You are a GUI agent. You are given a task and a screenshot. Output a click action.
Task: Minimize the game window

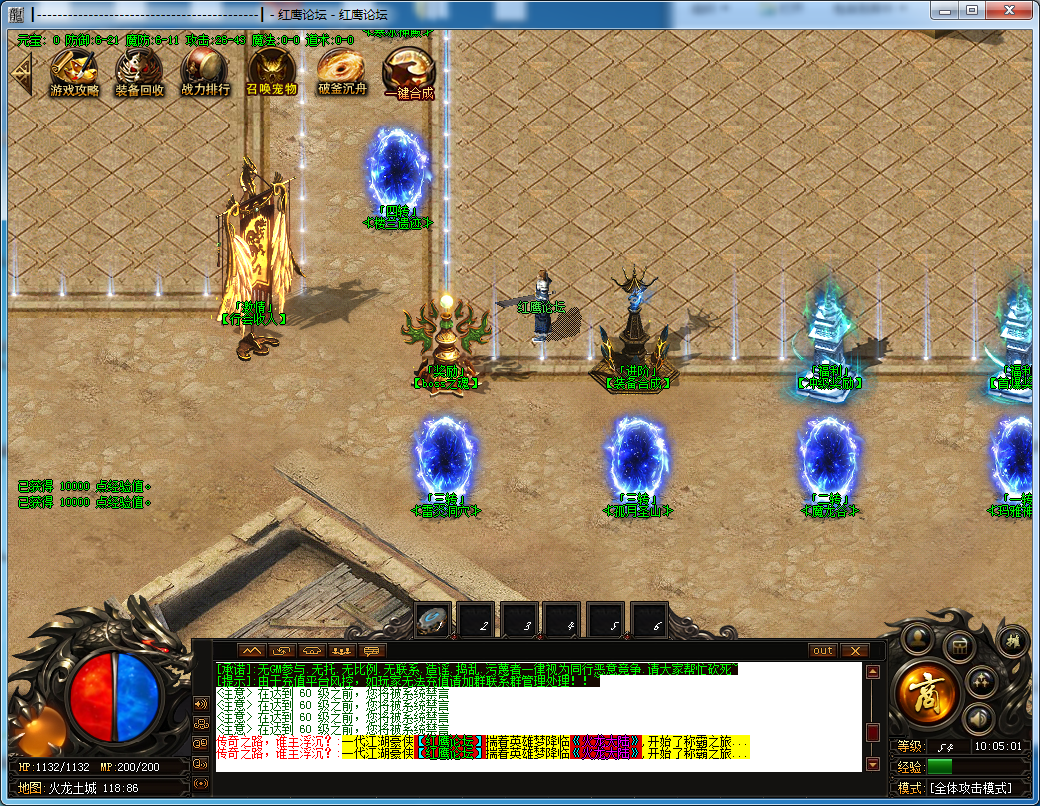tap(945, 10)
